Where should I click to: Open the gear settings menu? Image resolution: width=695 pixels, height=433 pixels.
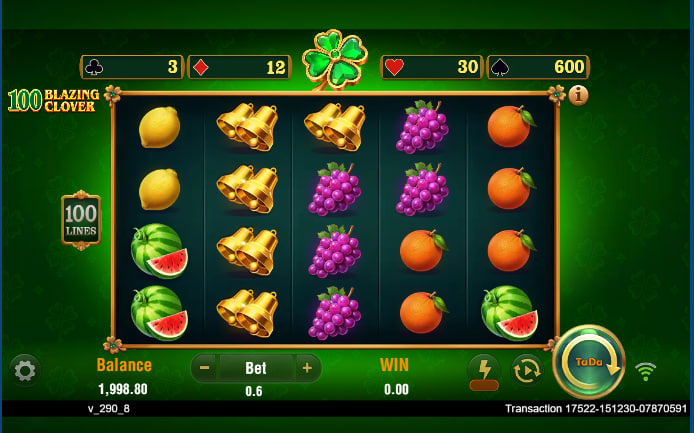point(25,370)
